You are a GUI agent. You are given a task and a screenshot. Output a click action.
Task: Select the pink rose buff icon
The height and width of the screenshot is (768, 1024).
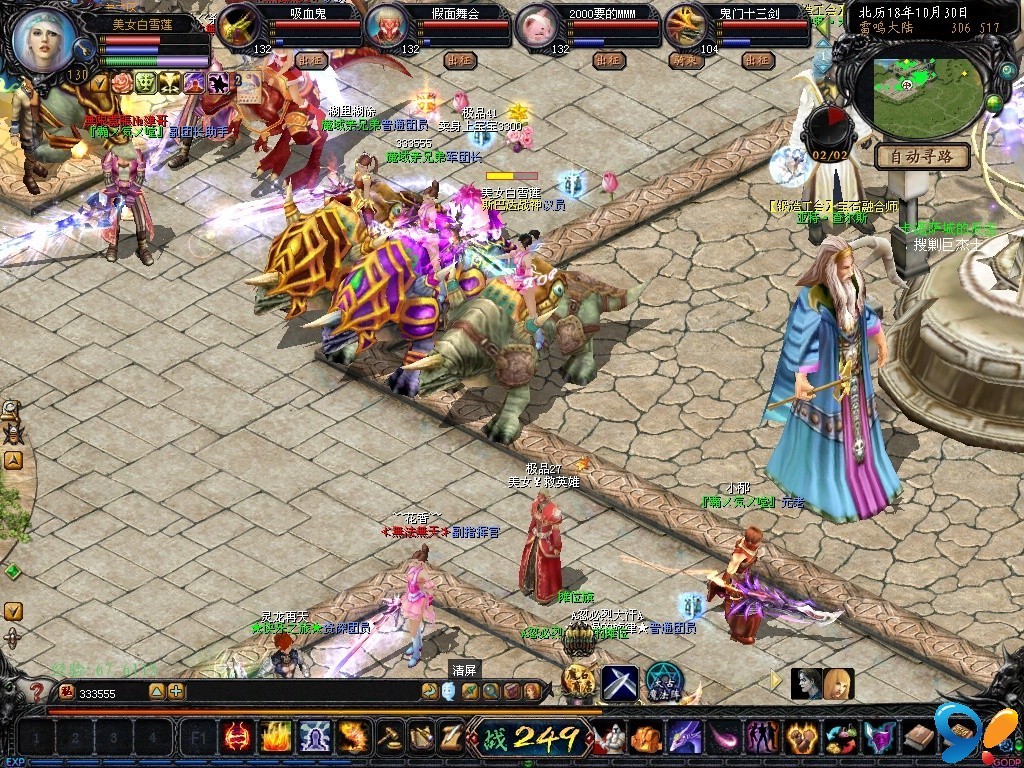tap(123, 83)
